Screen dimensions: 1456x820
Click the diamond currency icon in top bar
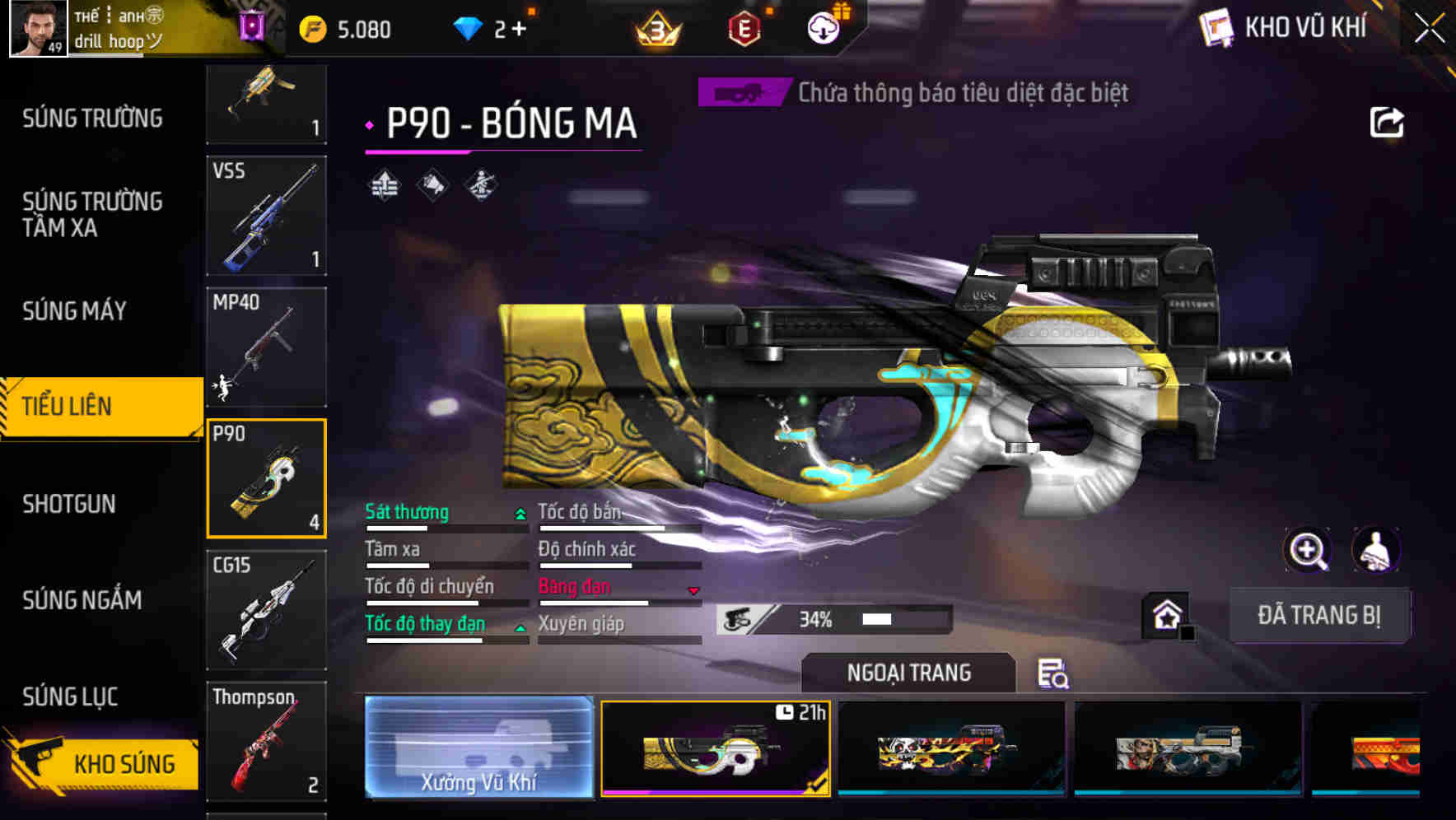click(469, 27)
